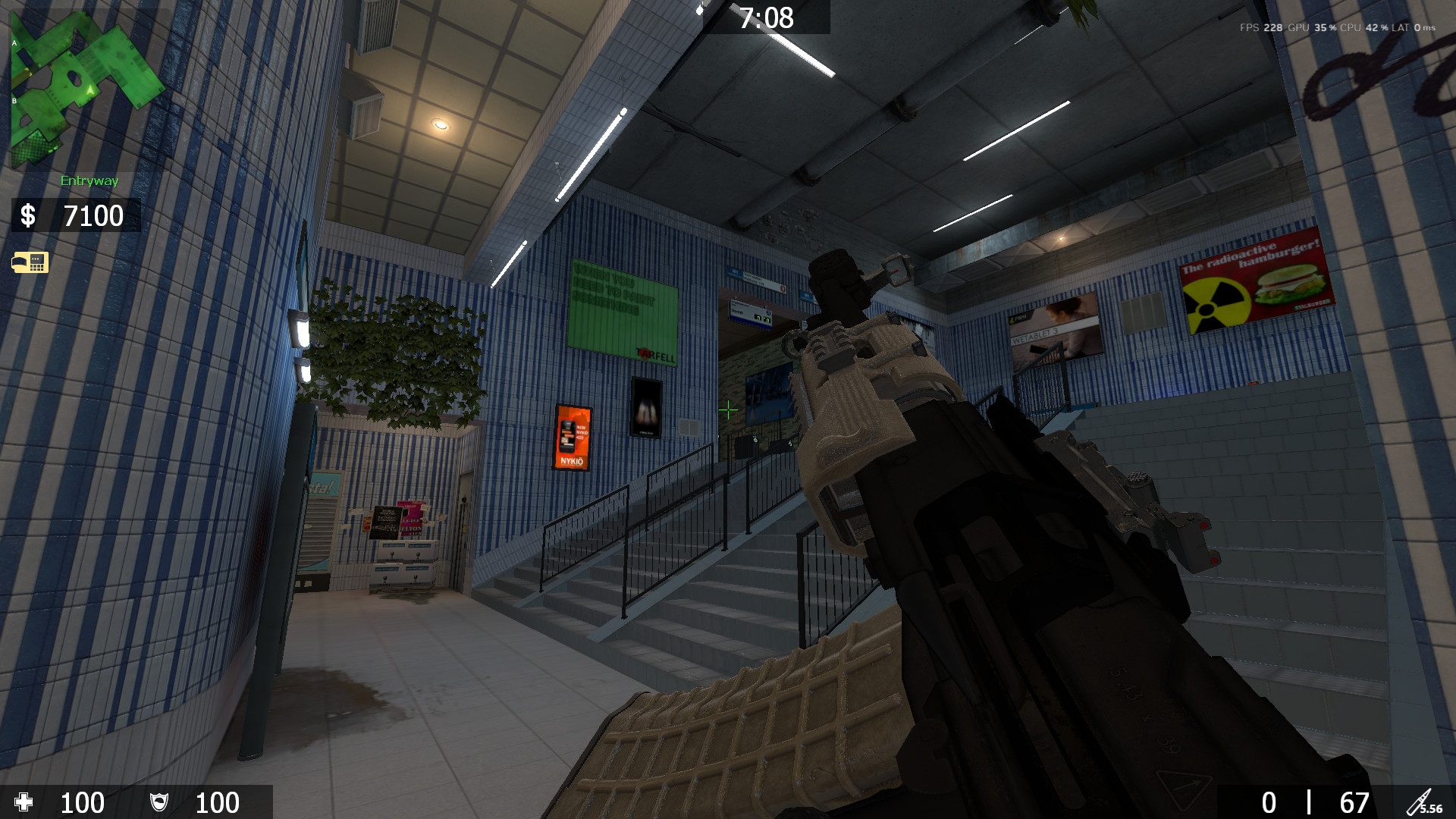
Task: Select the Entryway location label
Action: (x=89, y=181)
